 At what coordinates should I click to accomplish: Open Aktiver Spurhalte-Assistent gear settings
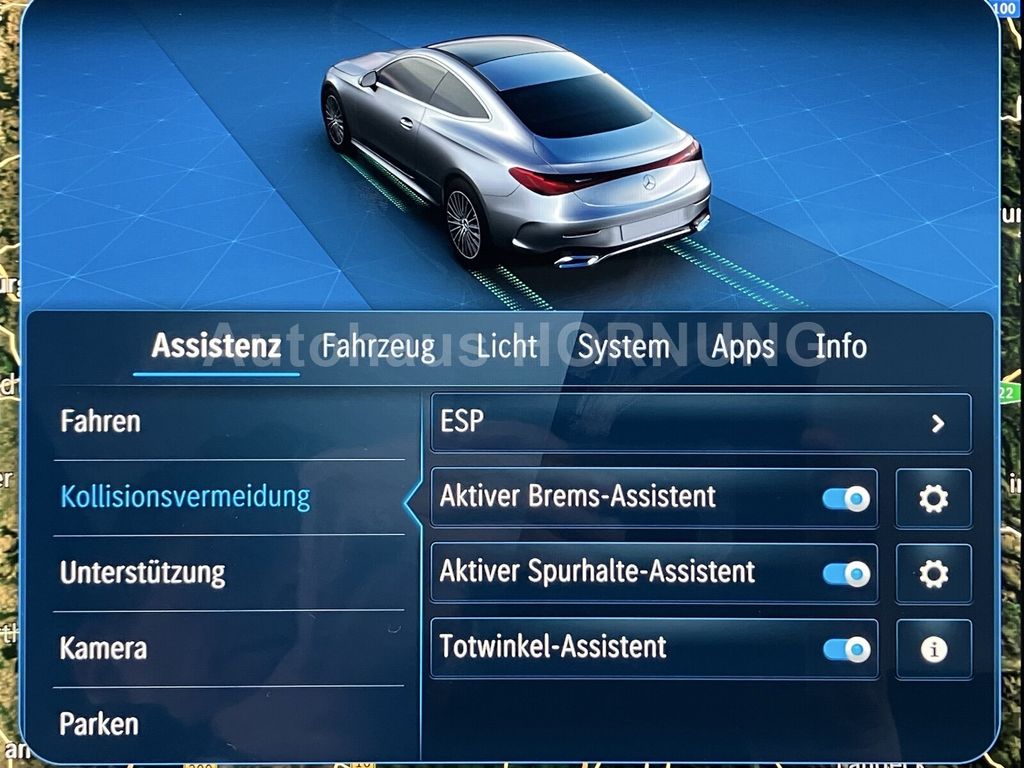click(x=933, y=574)
